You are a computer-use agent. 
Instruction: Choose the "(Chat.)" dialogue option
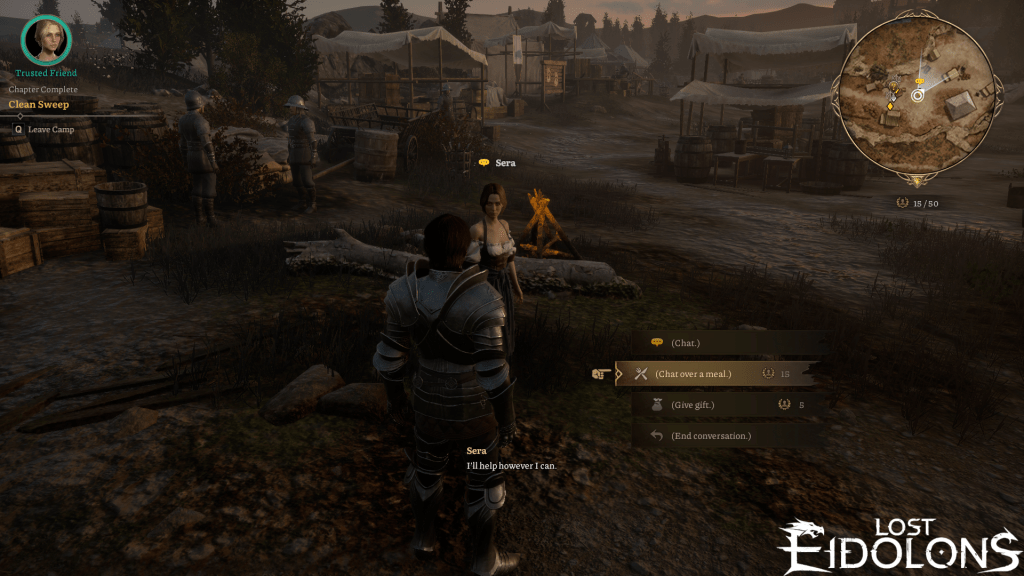click(686, 343)
